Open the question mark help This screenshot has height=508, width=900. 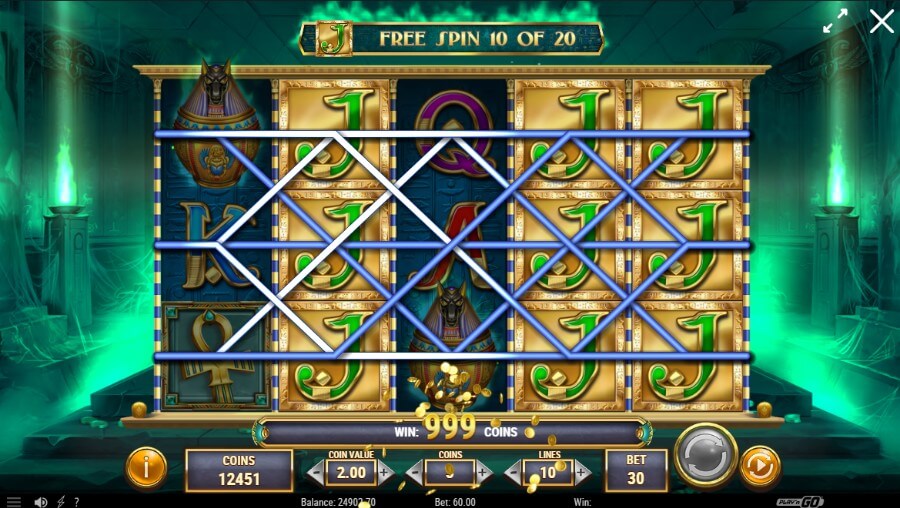[77, 501]
